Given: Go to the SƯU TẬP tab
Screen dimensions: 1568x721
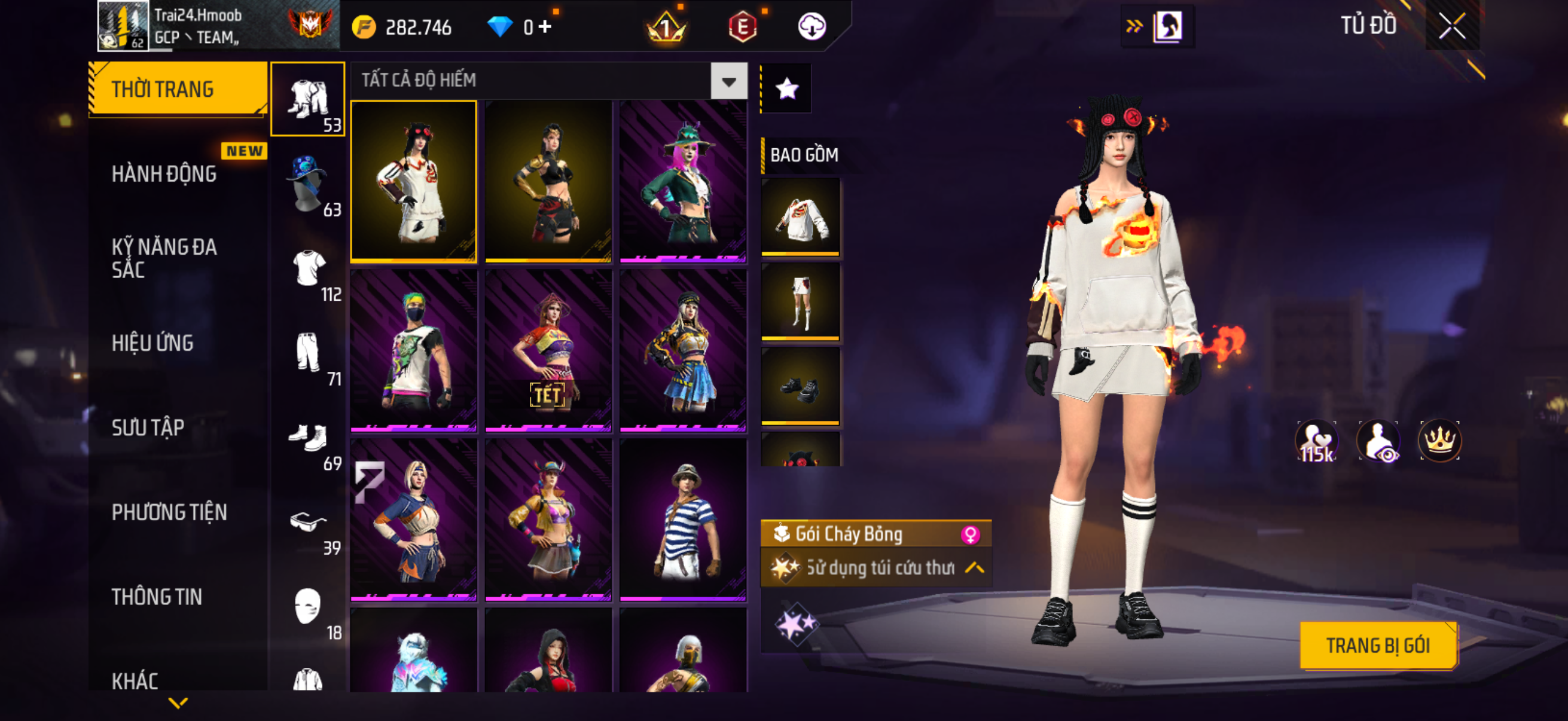Looking at the screenshot, I should (148, 427).
